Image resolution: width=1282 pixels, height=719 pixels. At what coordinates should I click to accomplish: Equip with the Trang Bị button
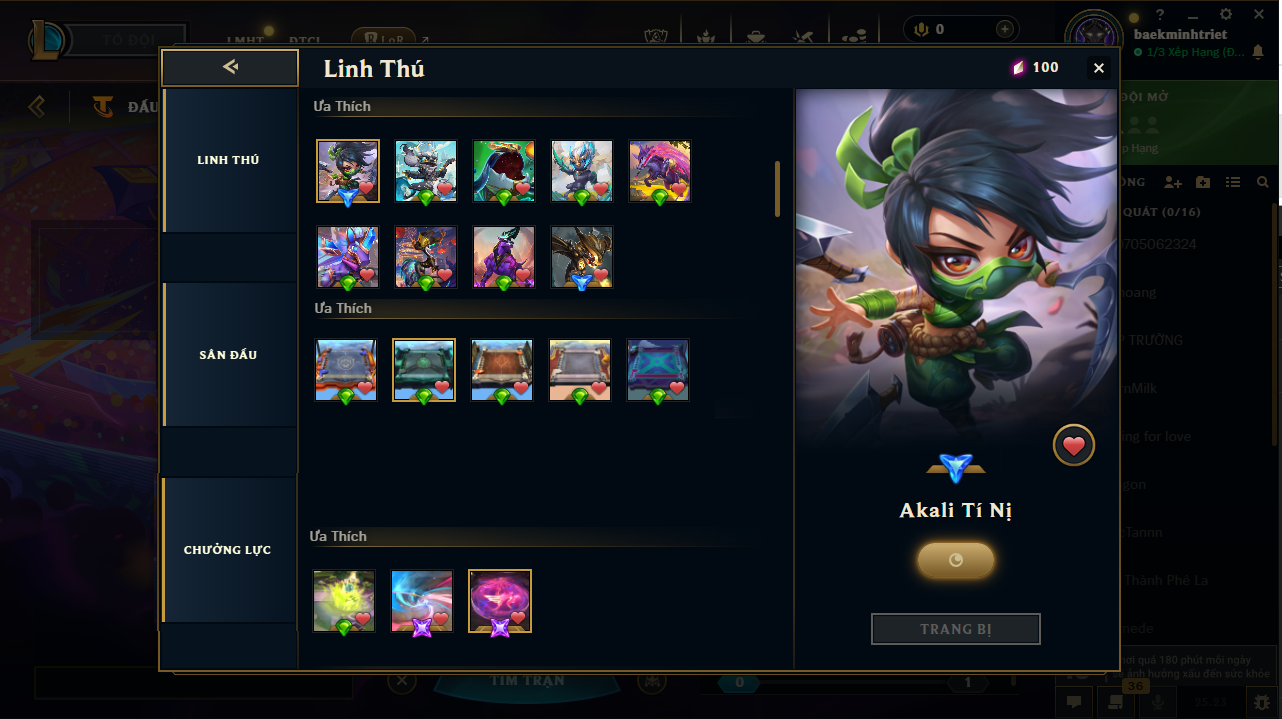pyautogui.click(x=955, y=629)
